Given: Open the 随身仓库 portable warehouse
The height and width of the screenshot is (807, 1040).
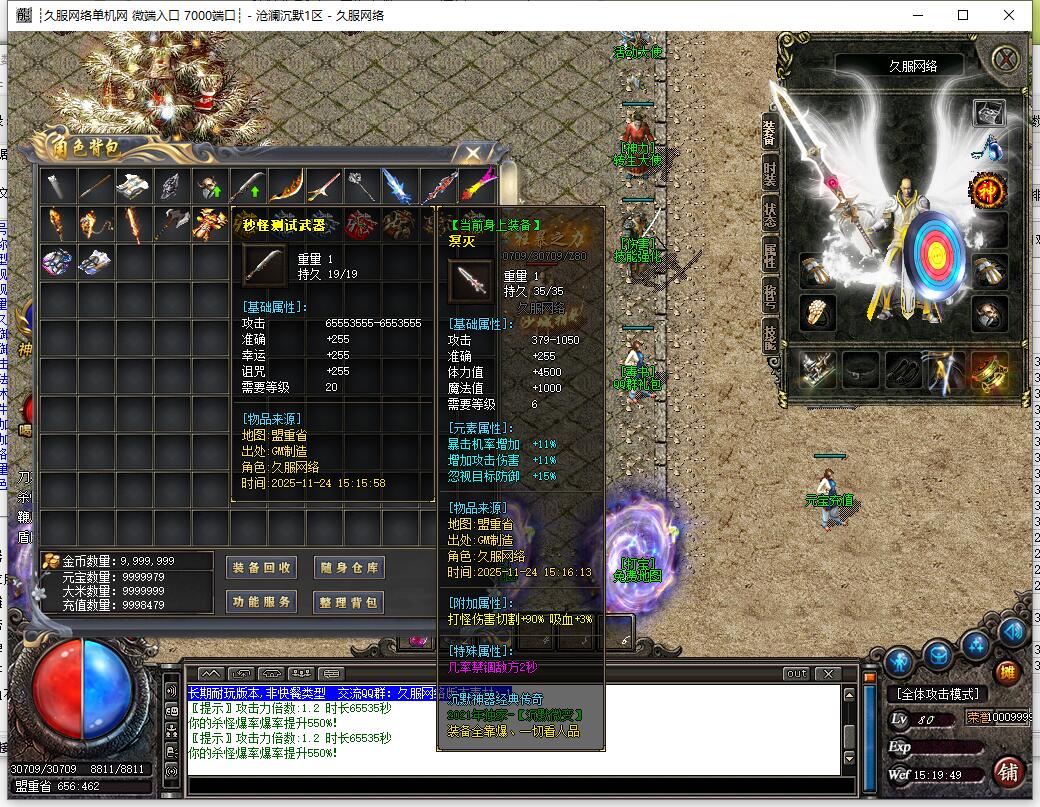Looking at the screenshot, I should pos(348,568).
